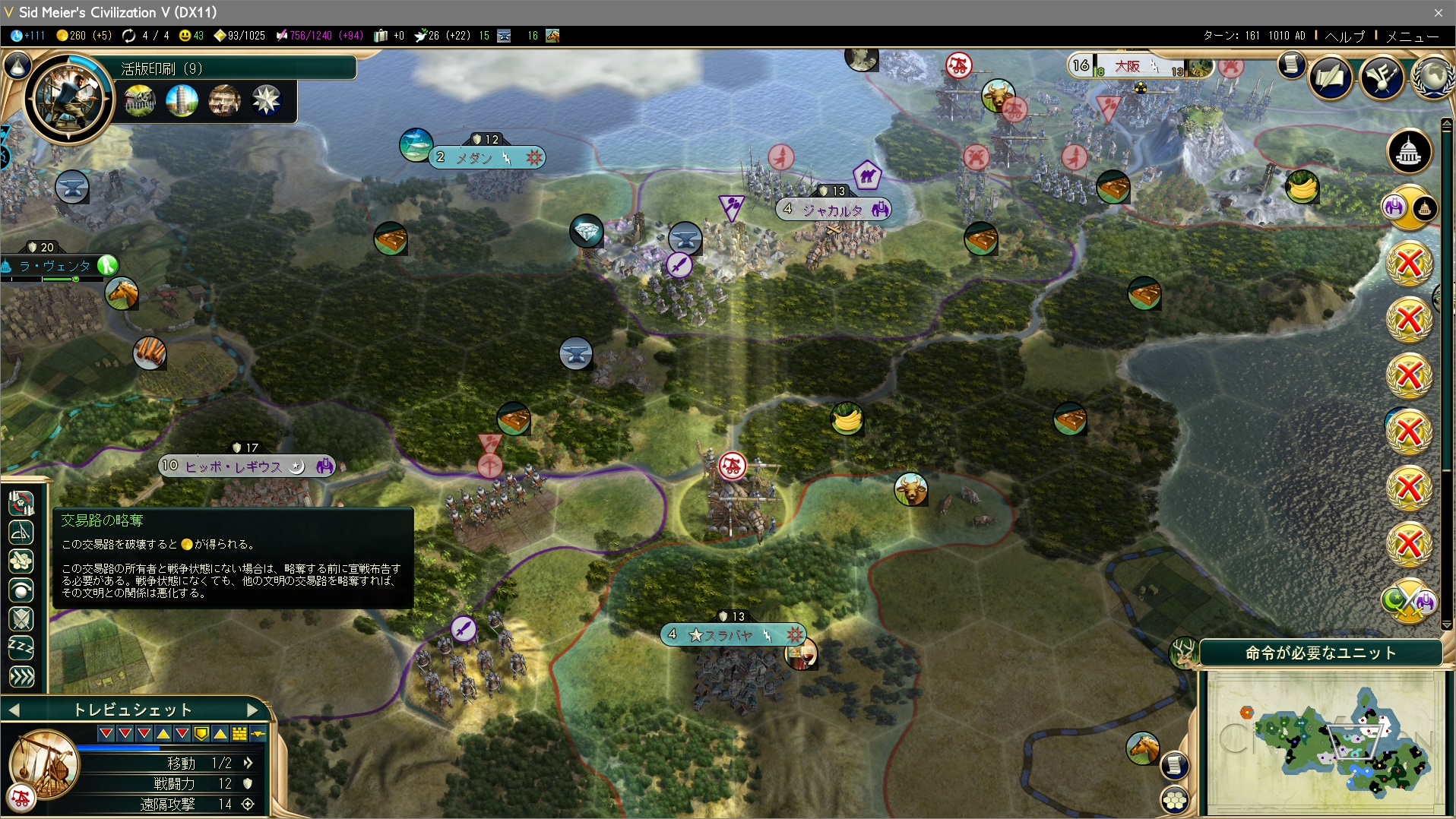Select previous unit with left arrow

click(x=14, y=710)
